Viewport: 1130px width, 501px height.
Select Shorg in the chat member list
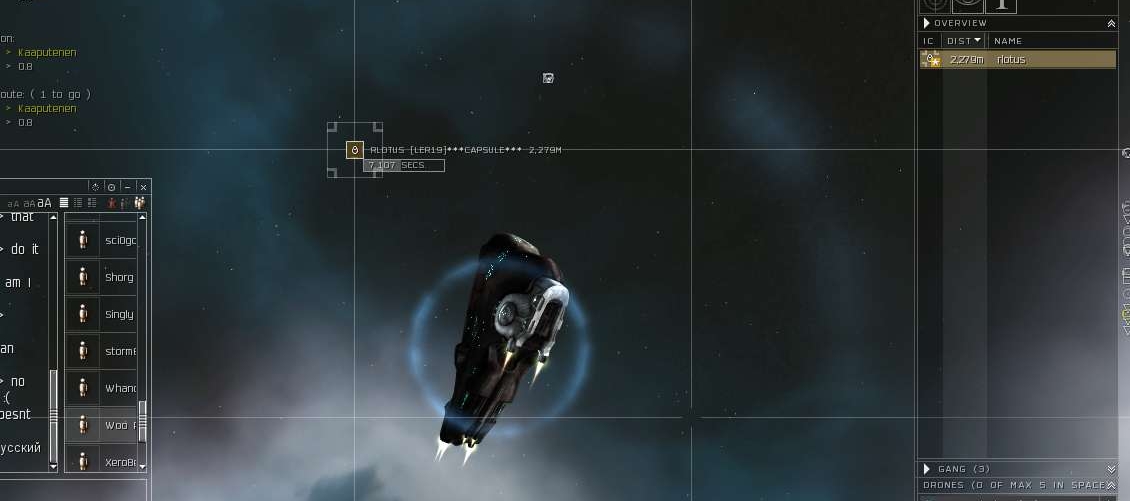pos(118,277)
